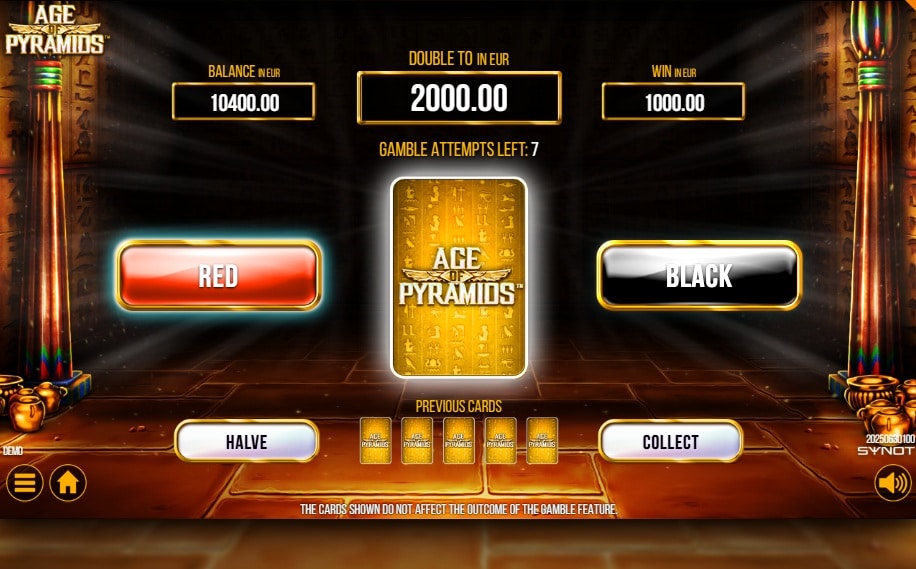Collect the winnings with COLLECT
Image resolution: width=916 pixels, height=569 pixels.
pyautogui.click(x=670, y=441)
